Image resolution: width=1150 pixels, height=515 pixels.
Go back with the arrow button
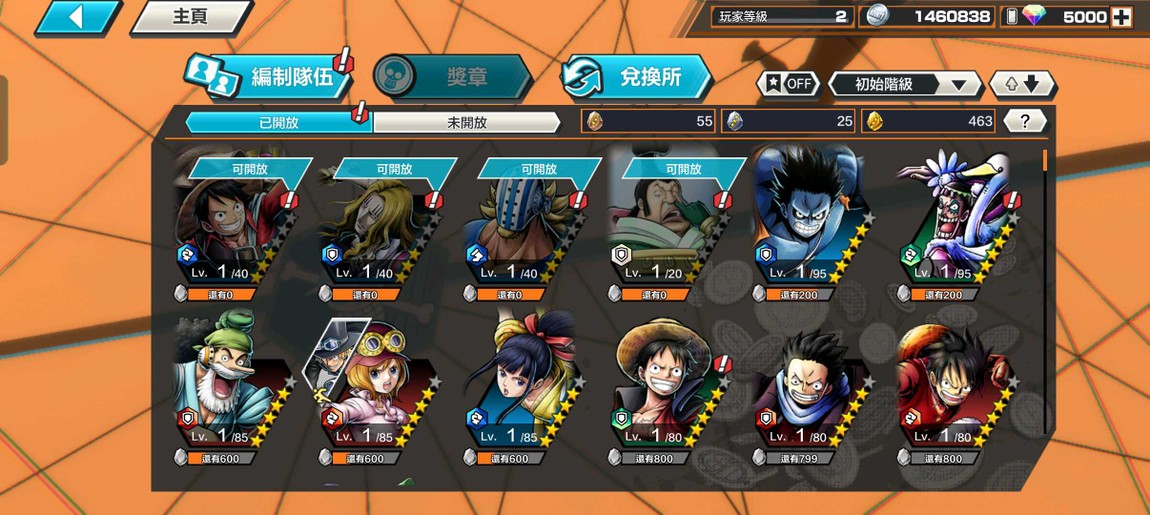coord(76,17)
